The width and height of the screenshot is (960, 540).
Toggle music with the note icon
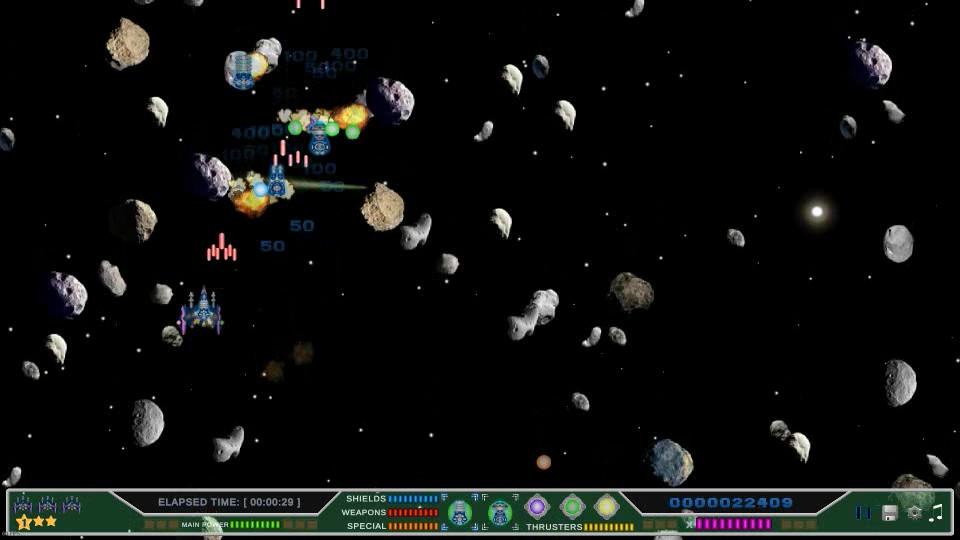click(936, 512)
